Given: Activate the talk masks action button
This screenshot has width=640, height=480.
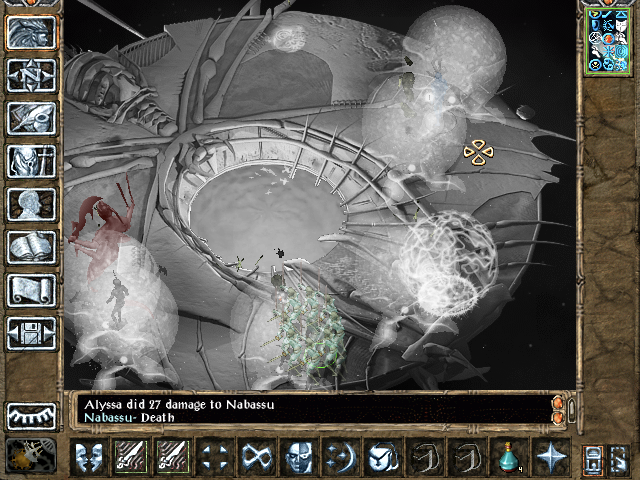Looking at the screenshot, I should (88, 457).
